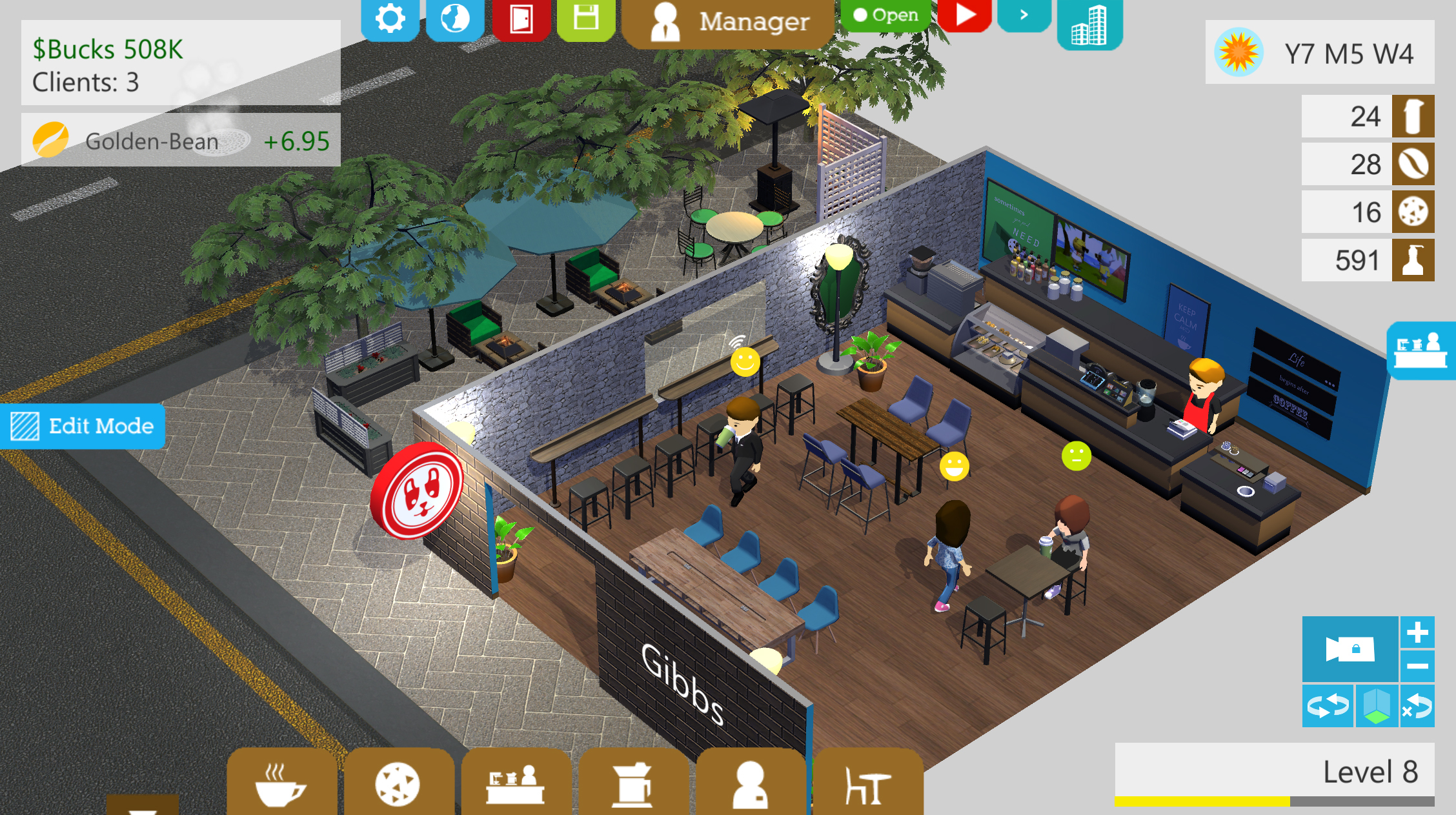Open the gear settings button
Screen dimensions: 1456x815
coord(390,18)
